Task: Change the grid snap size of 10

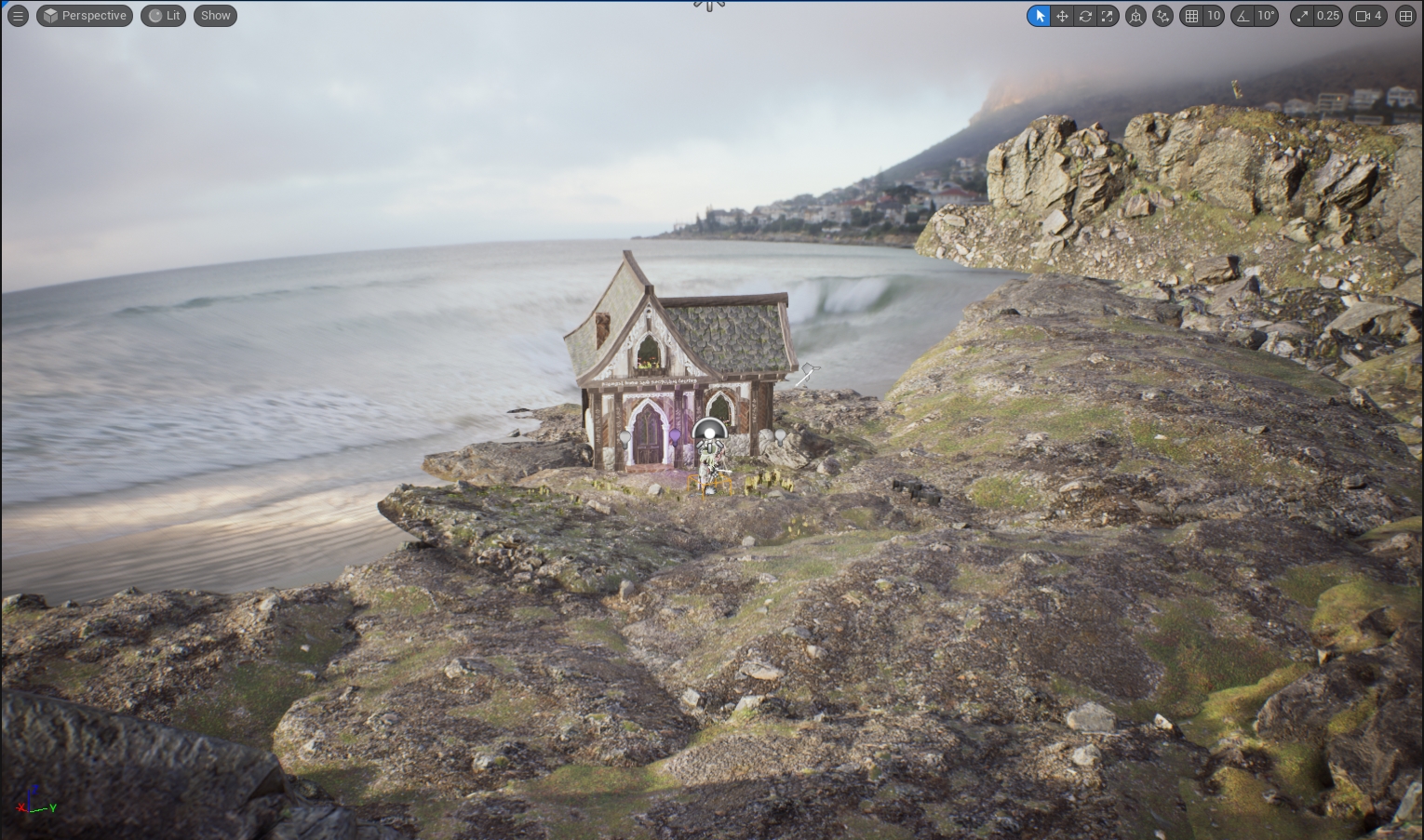Action: pyautogui.click(x=1214, y=16)
